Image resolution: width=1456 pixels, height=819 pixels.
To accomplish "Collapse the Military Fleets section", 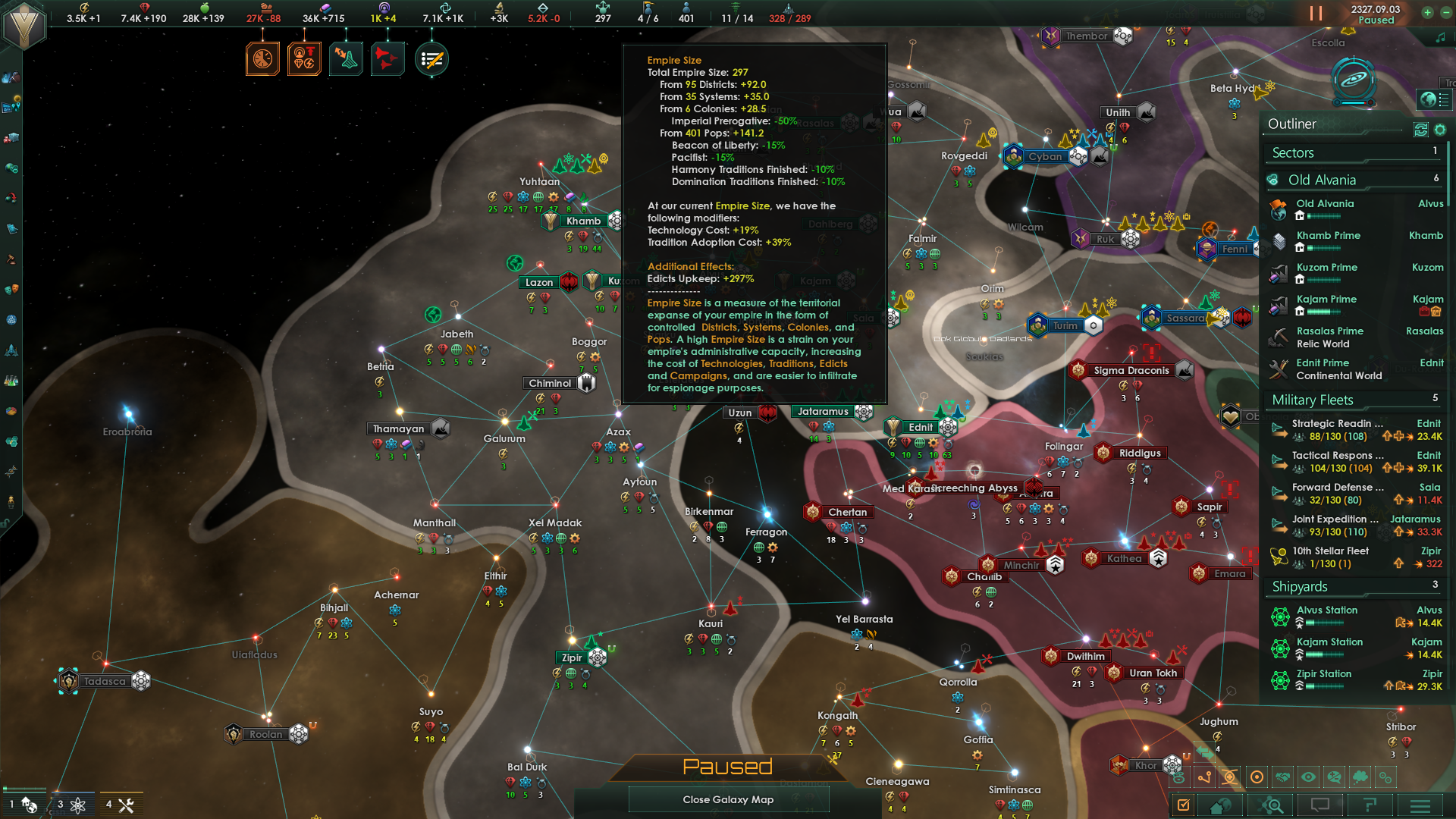I will [x=1312, y=400].
